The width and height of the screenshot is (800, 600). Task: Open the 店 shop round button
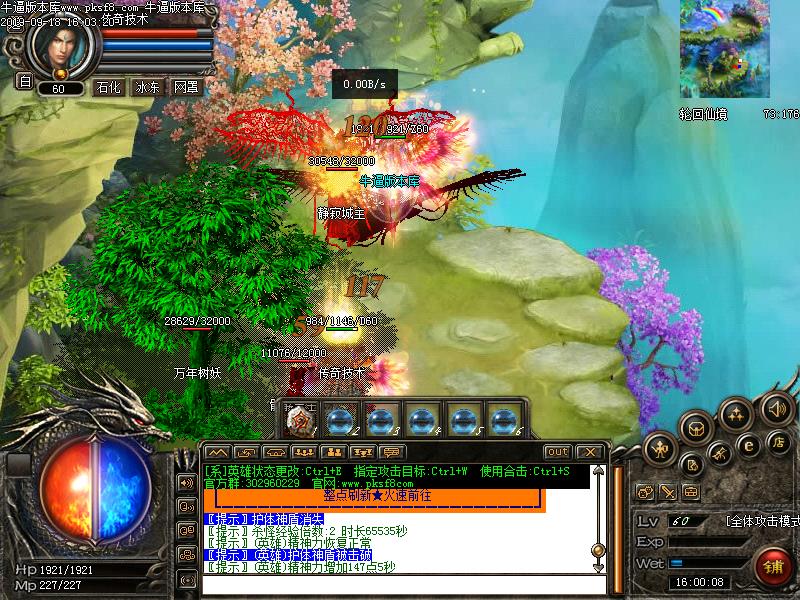[777, 441]
